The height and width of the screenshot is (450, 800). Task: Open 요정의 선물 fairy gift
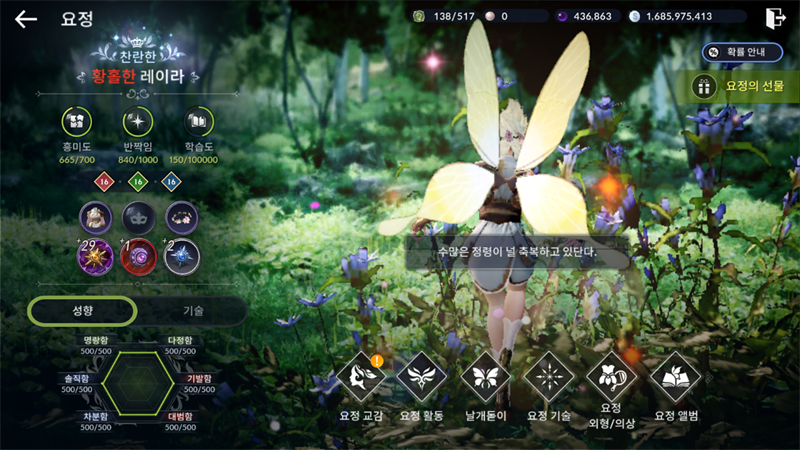(744, 87)
